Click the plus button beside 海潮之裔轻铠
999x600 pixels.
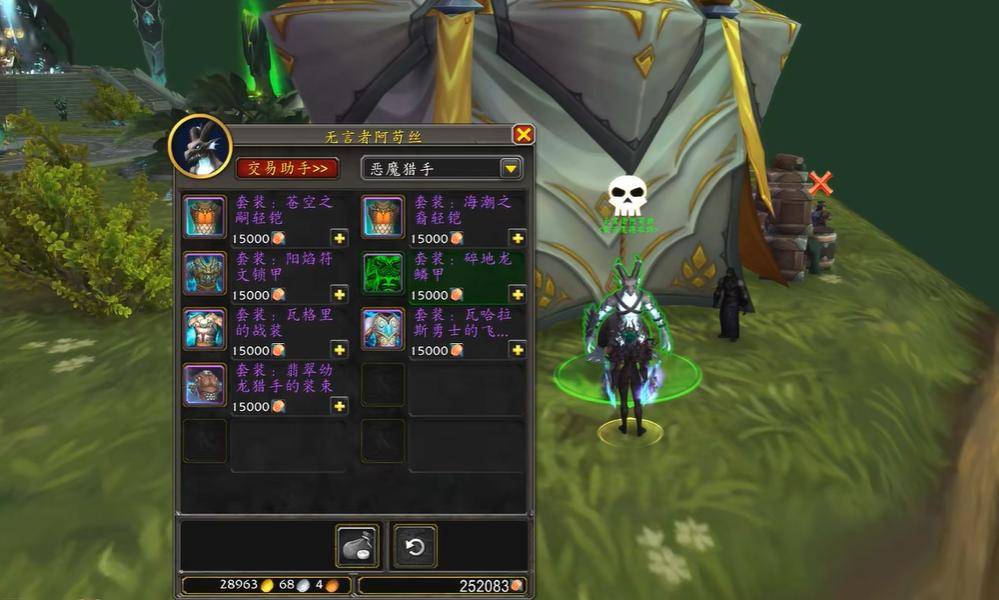click(517, 238)
